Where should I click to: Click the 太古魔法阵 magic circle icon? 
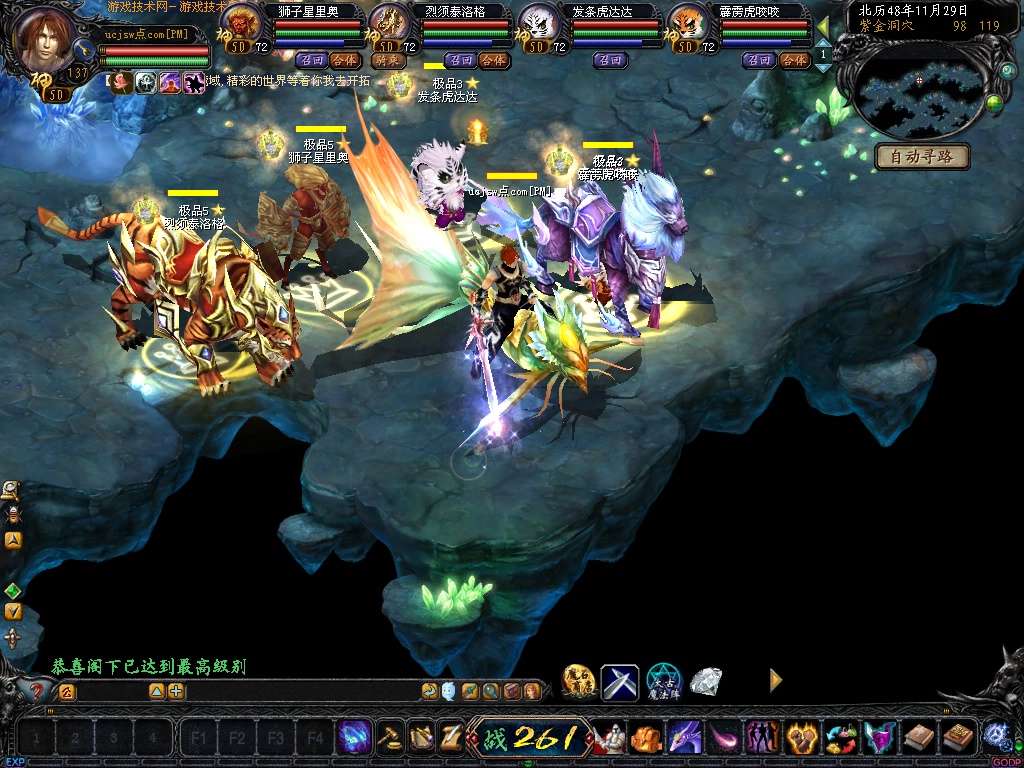(663, 682)
